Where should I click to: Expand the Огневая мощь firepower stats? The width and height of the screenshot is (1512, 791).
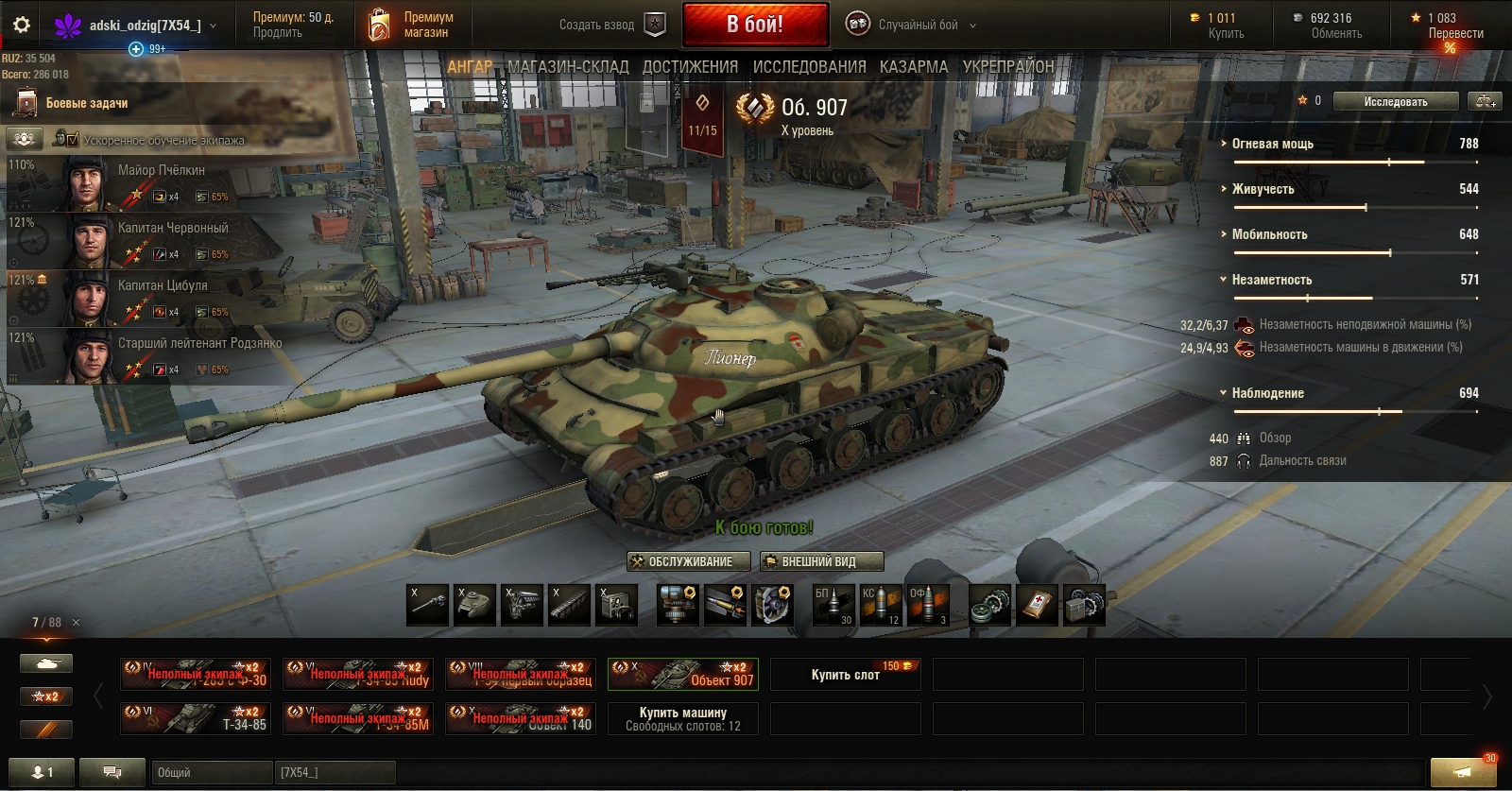(x=1271, y=144)
